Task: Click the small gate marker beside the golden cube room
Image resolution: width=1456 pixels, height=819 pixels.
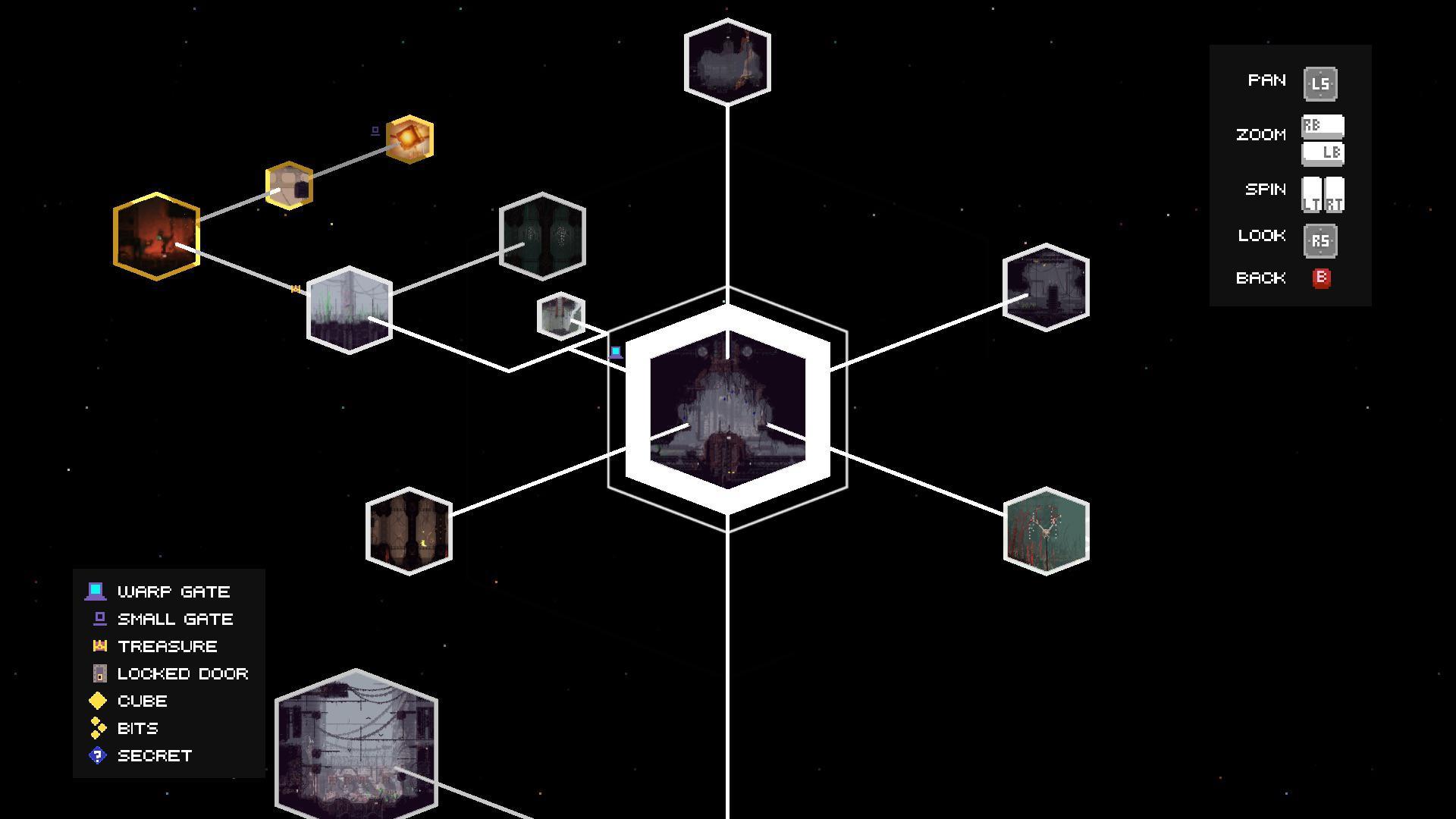Action: coord(375,130)
